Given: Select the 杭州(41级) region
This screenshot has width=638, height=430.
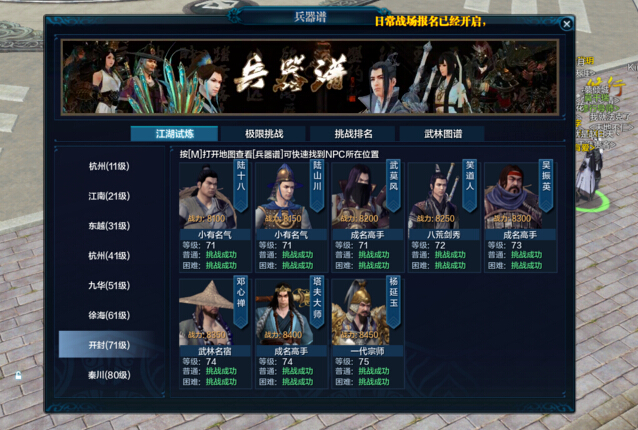Looking at the screenshot, I should click(109, 255).
